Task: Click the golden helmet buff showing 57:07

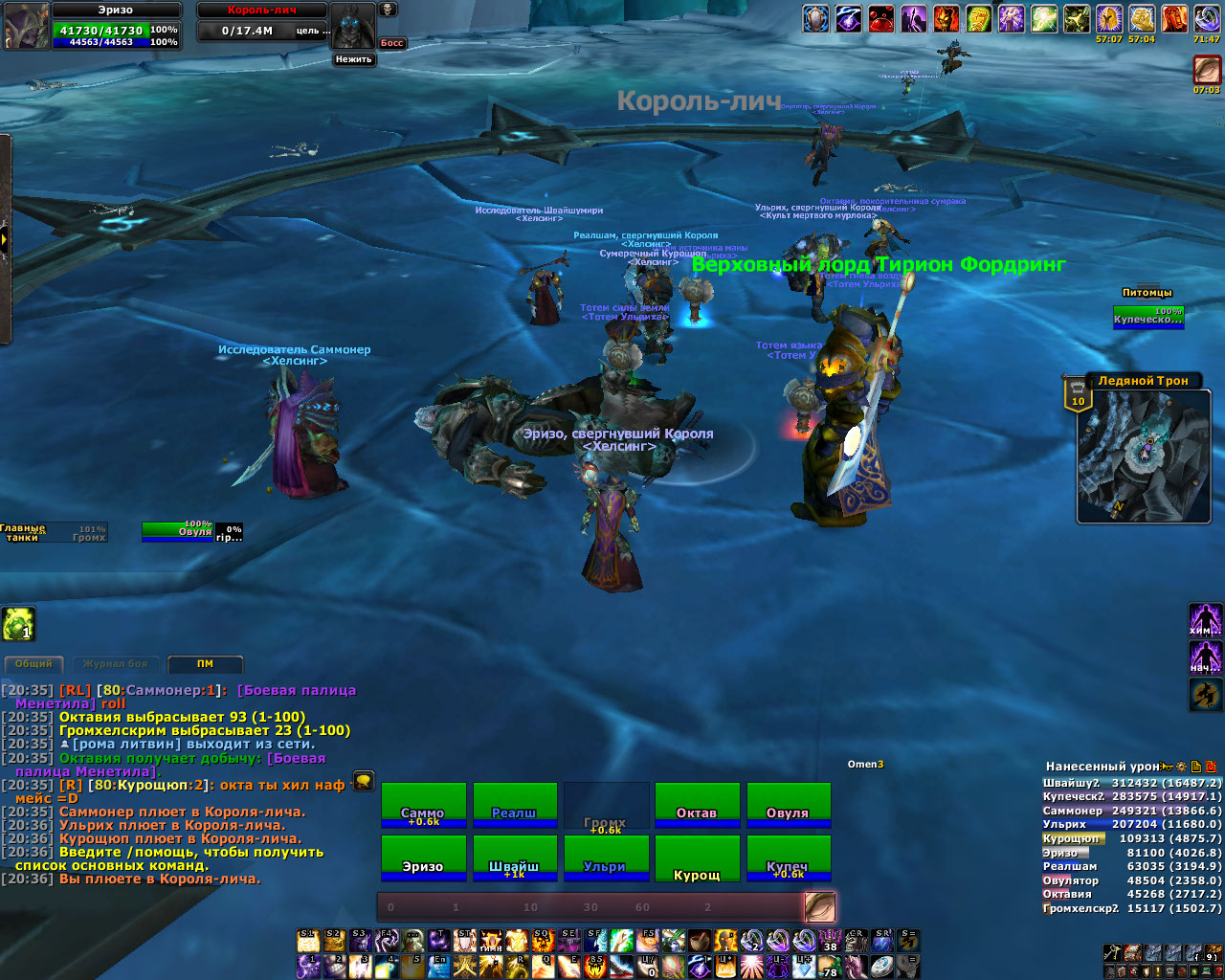Action: point(1108,19)
